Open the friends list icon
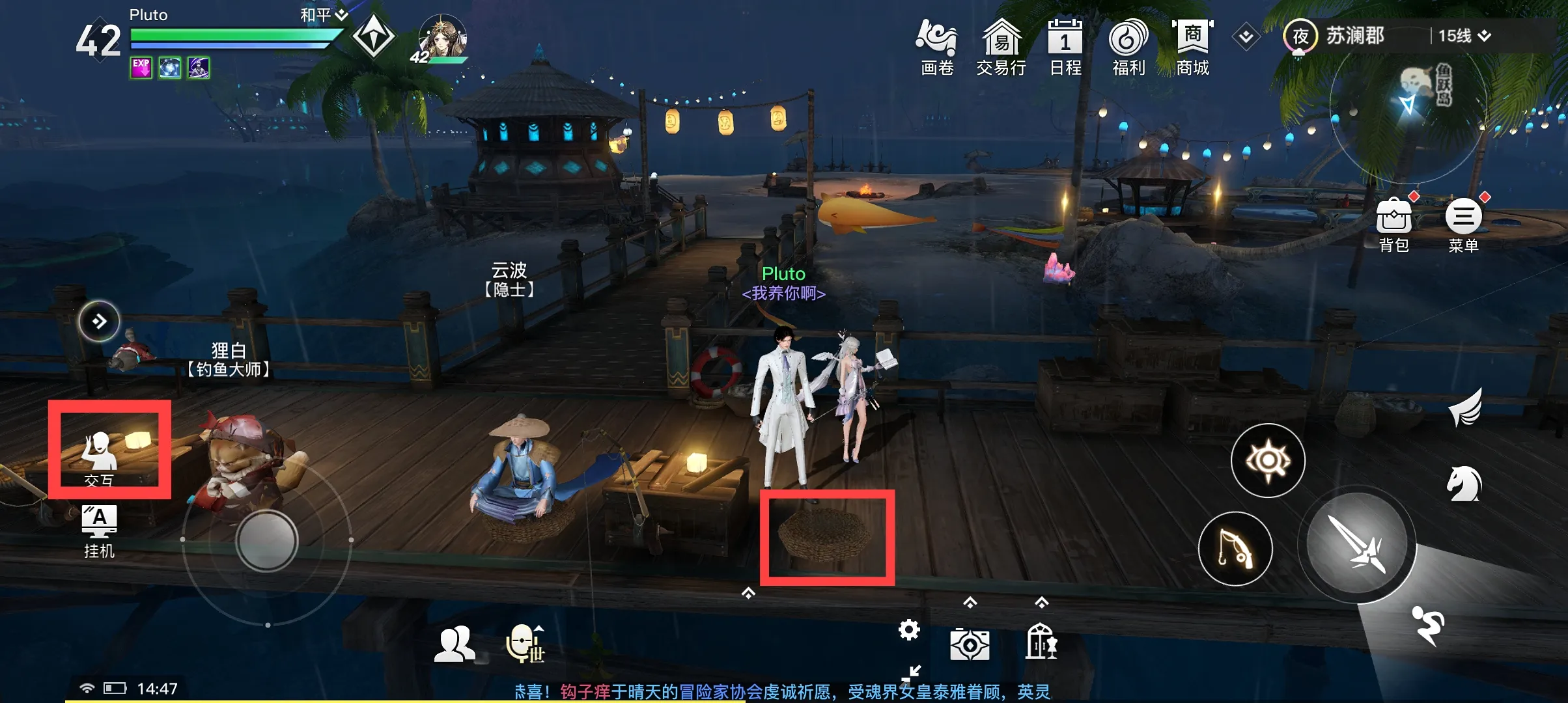This screenshot has width=1568, height=703. point(455,644)
